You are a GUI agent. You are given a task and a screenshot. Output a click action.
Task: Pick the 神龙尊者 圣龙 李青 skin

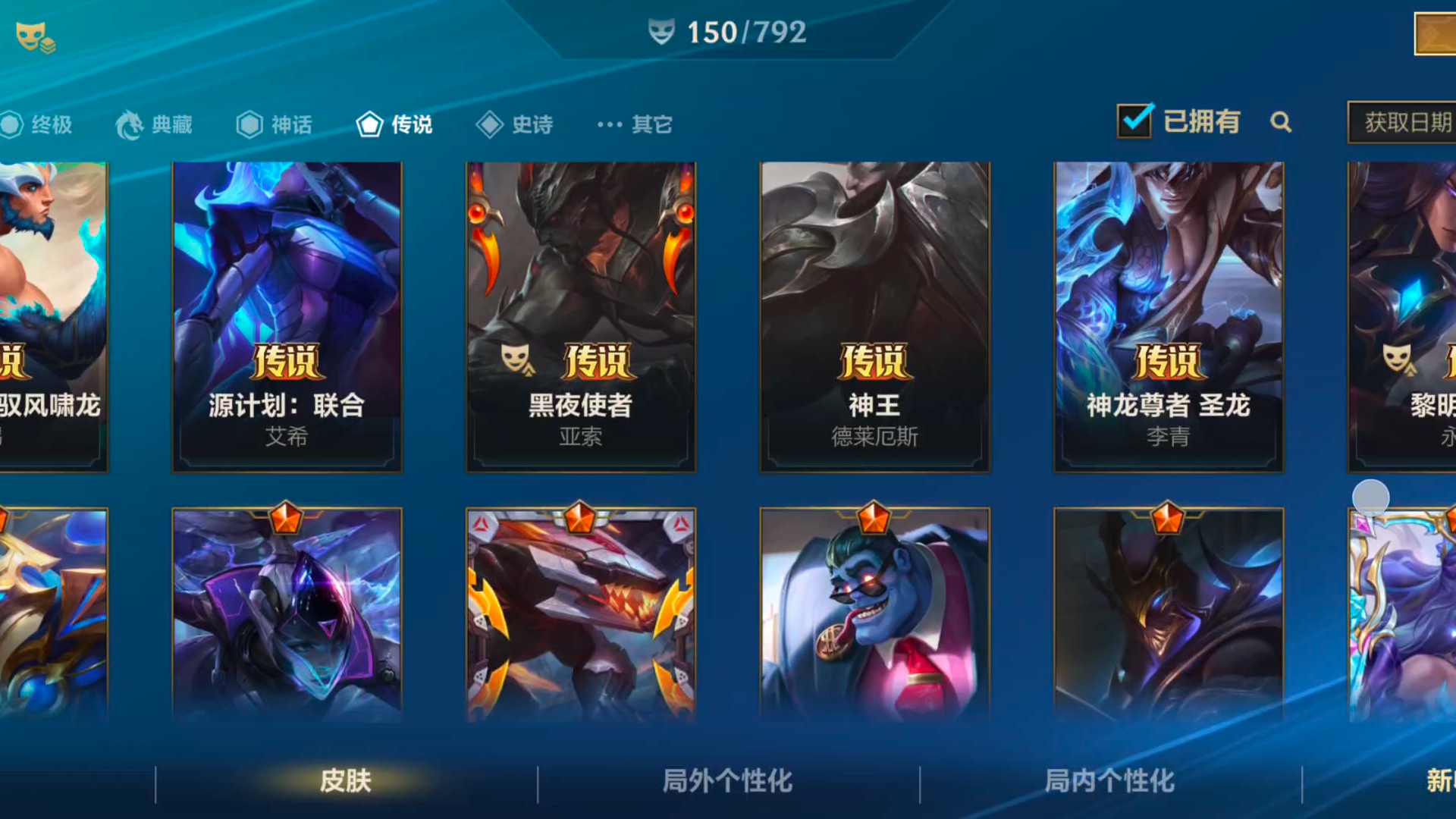point(1169,317)
